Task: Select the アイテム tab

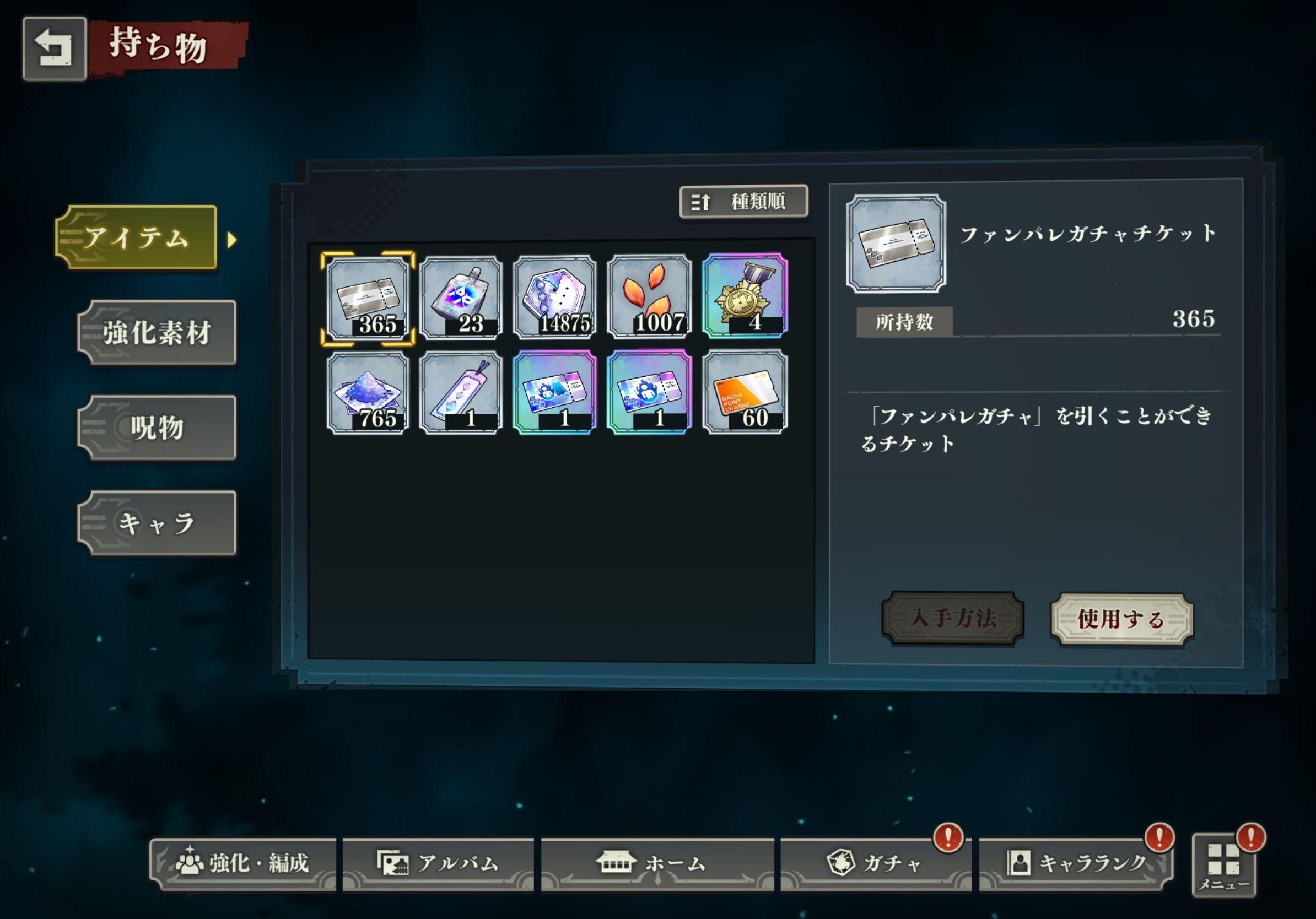Action: click(x=137, y=237)
